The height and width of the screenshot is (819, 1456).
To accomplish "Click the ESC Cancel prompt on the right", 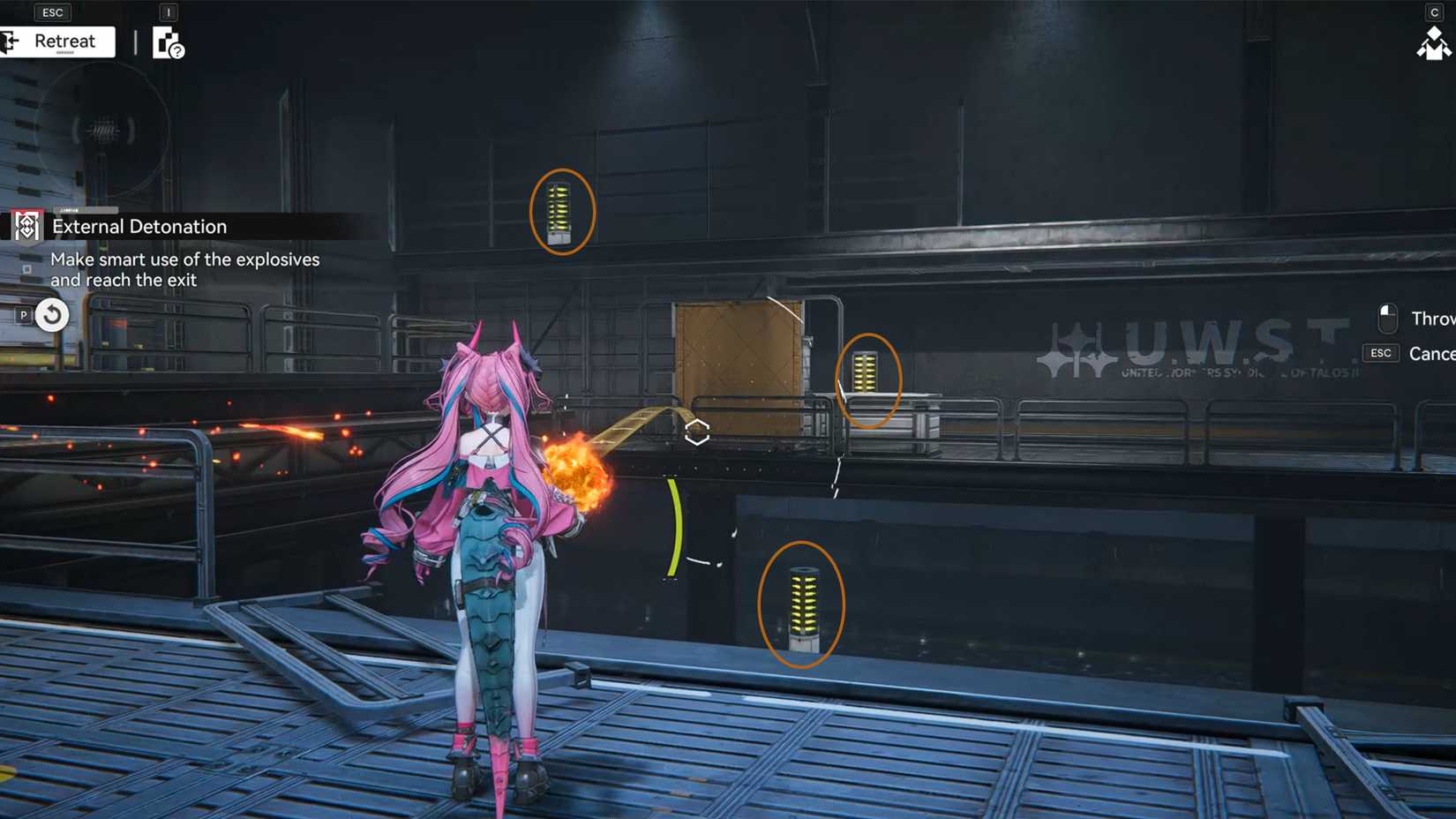I will click(x=1380, y=353).
